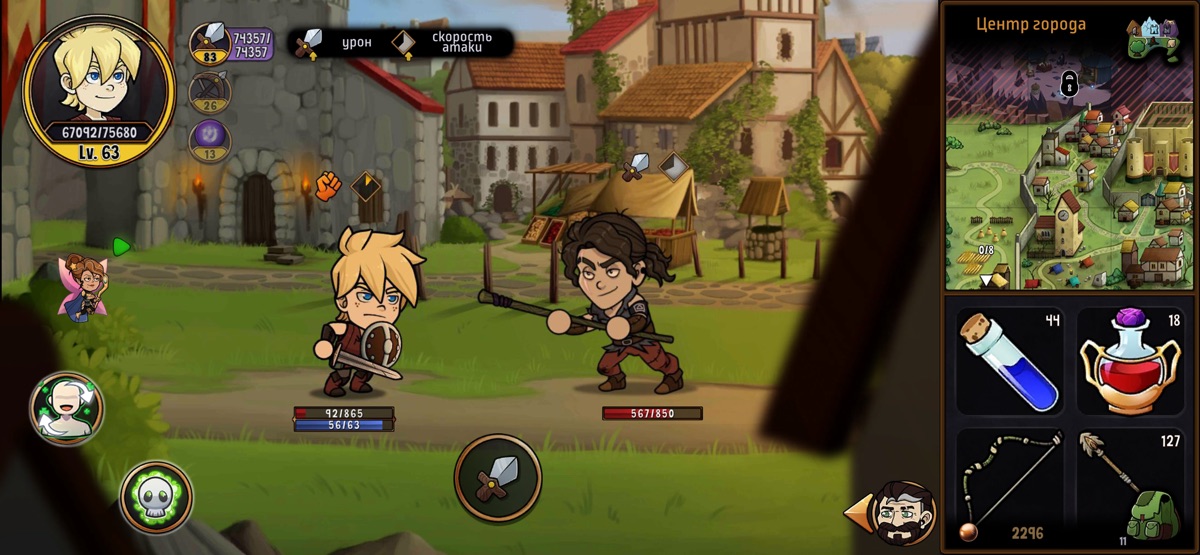1200x555 pixels.
Task: Choose the bow stat icon
Action: coord(210,94)
